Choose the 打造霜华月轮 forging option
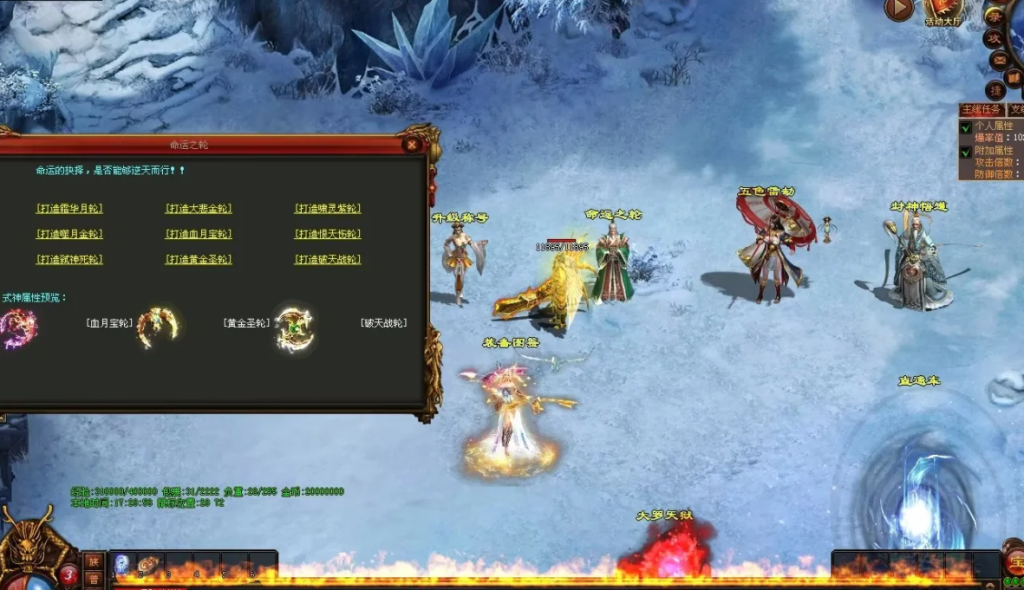This screenshot has height=590, width=1024. 69,209
